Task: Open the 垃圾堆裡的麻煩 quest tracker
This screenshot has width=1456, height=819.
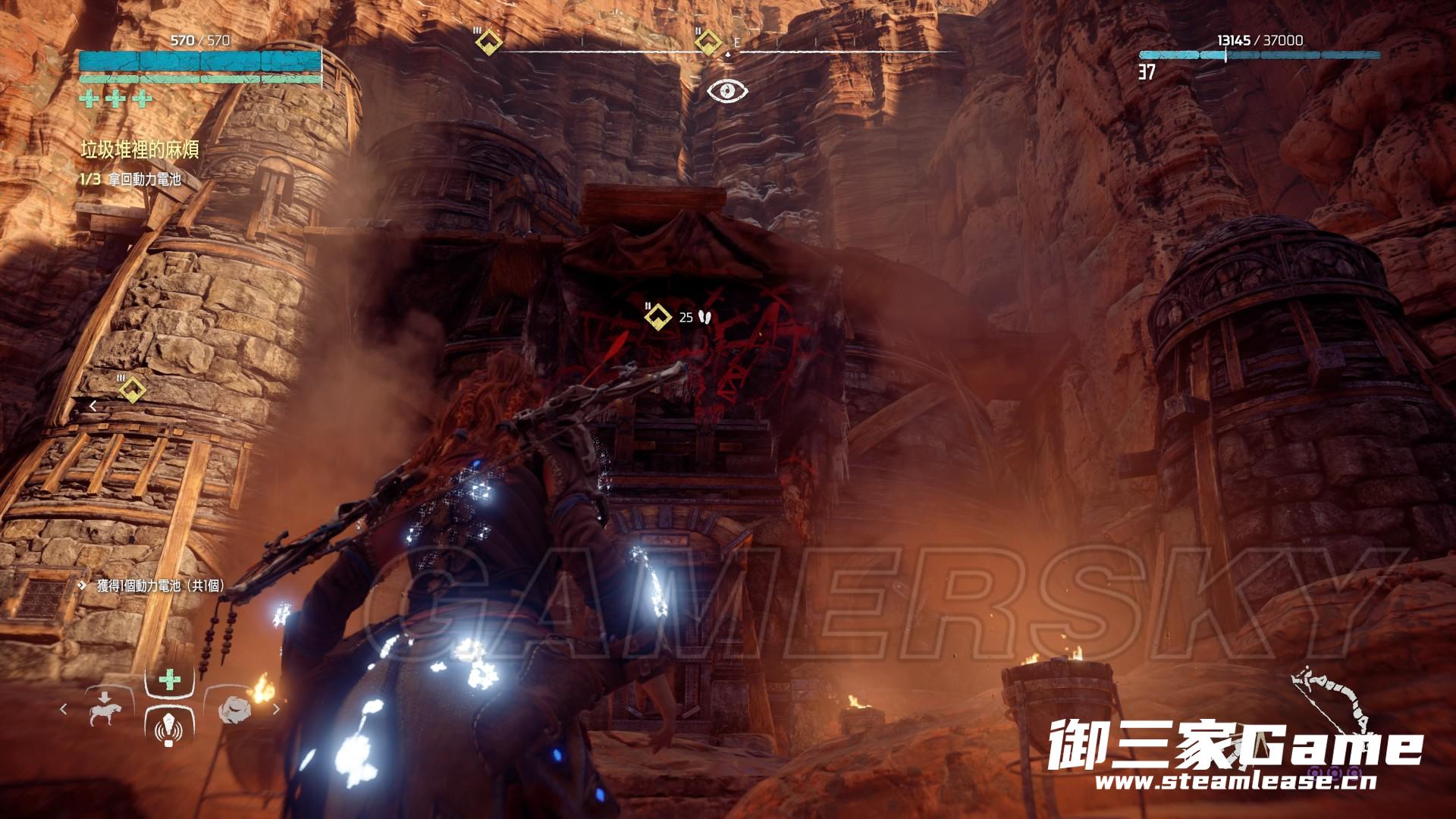Action: point(140,150)
